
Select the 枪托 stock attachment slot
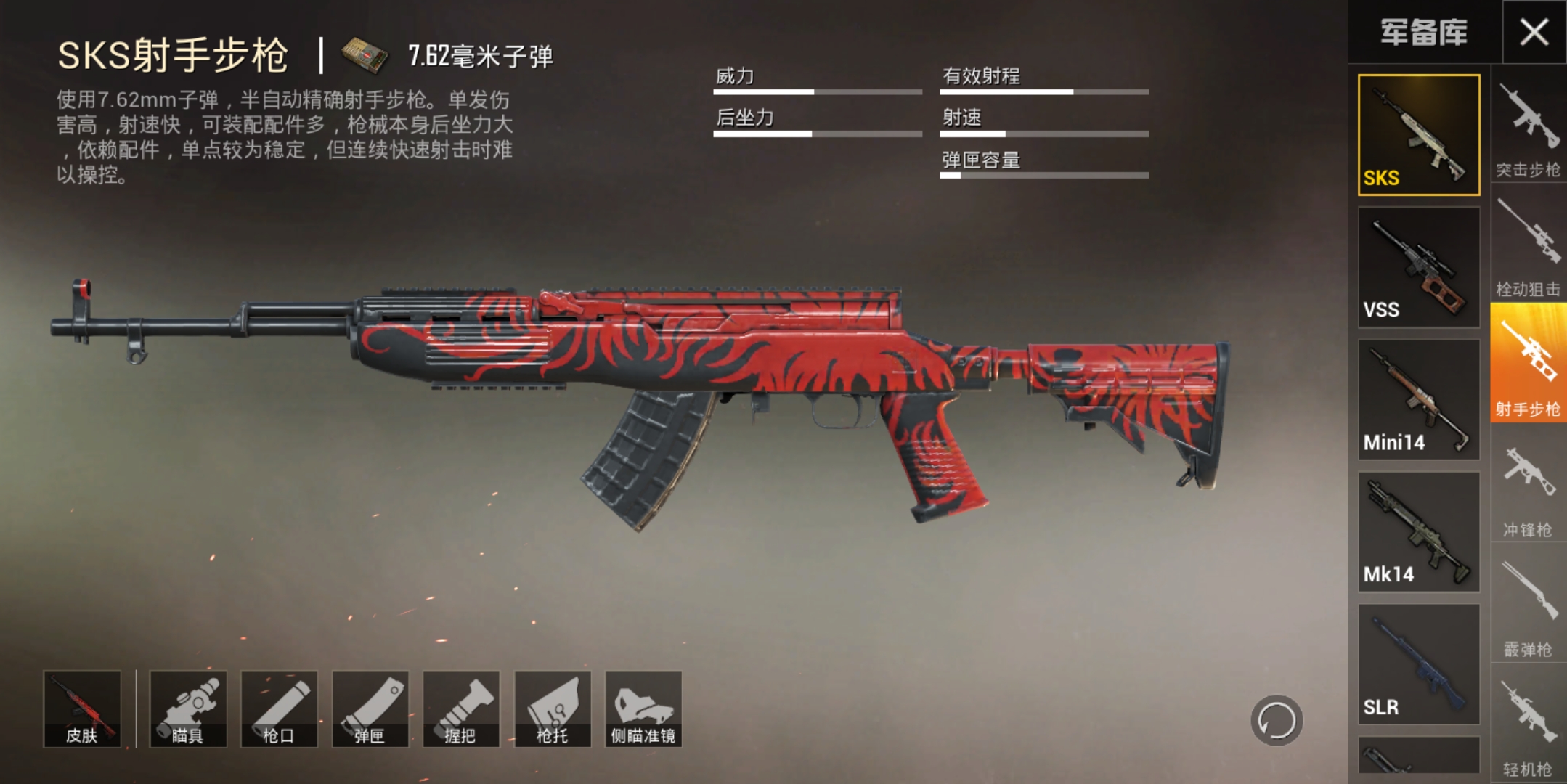point(553,709)
